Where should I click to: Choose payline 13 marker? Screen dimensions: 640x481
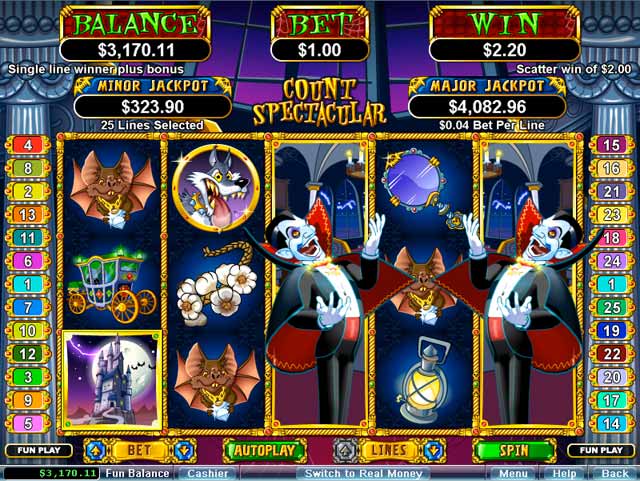pyautogui.click(x=28, y=215)
